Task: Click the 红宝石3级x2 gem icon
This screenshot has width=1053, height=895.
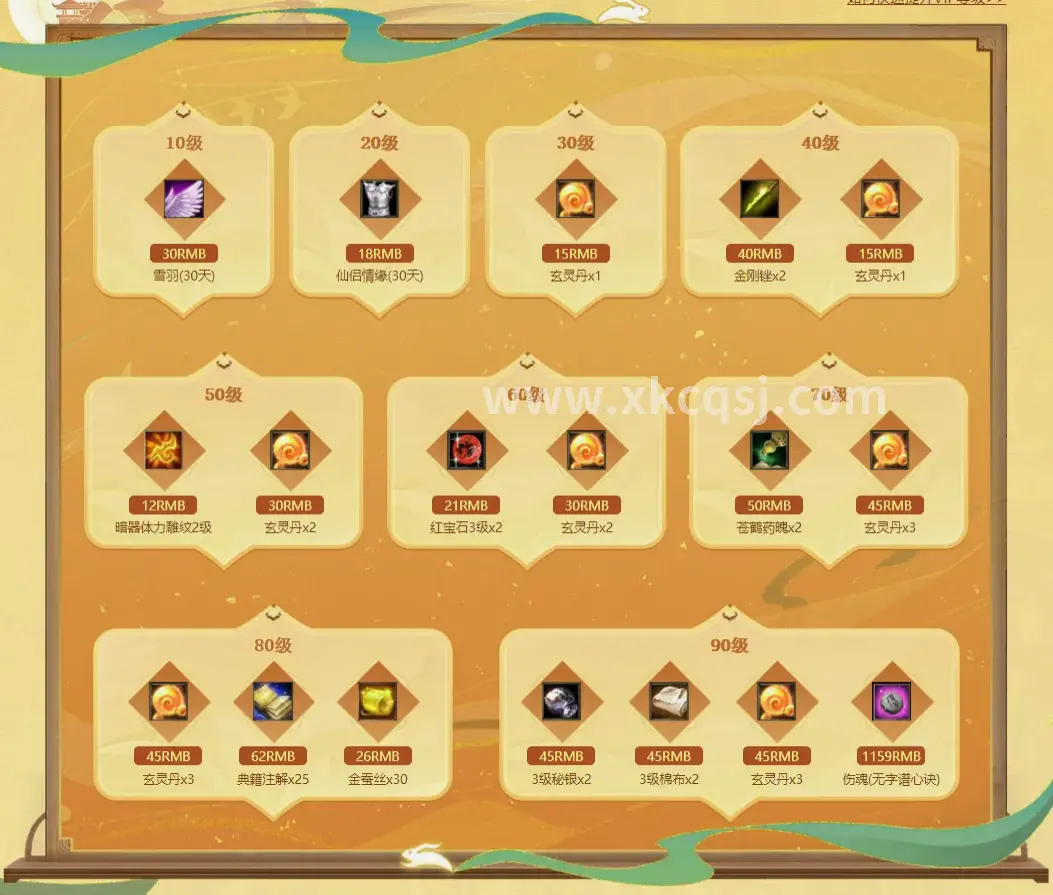Action: tap(467, 451)
